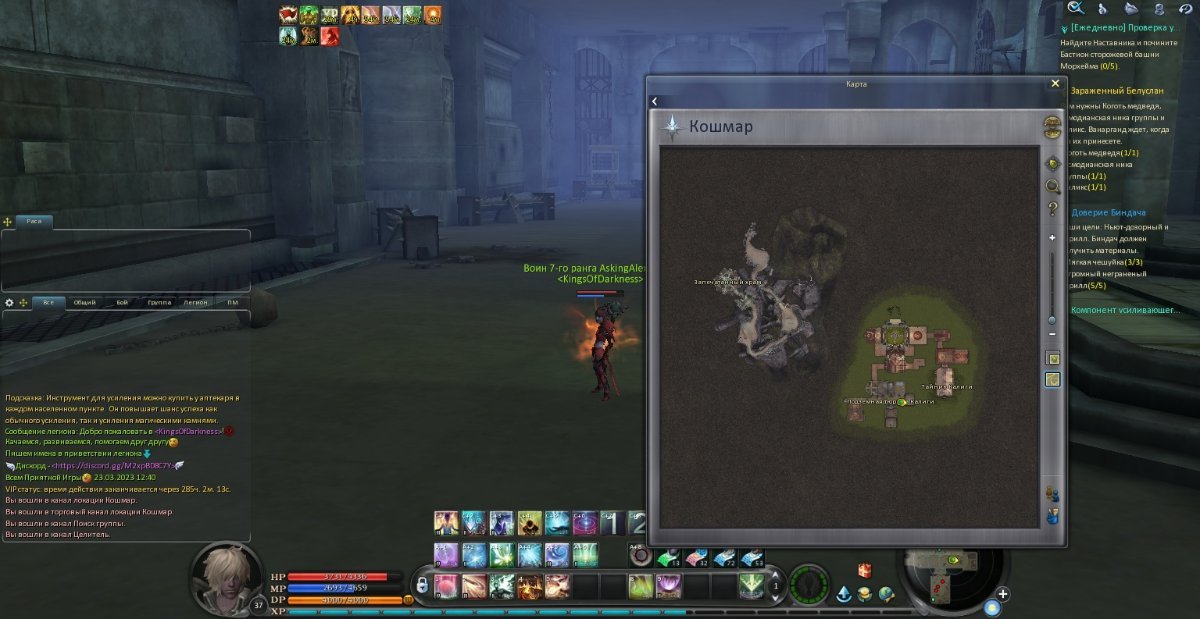Open the map help question mark
This screenshot has width=1200, height=619.
pyautogui.click(x=1052, y=209)
